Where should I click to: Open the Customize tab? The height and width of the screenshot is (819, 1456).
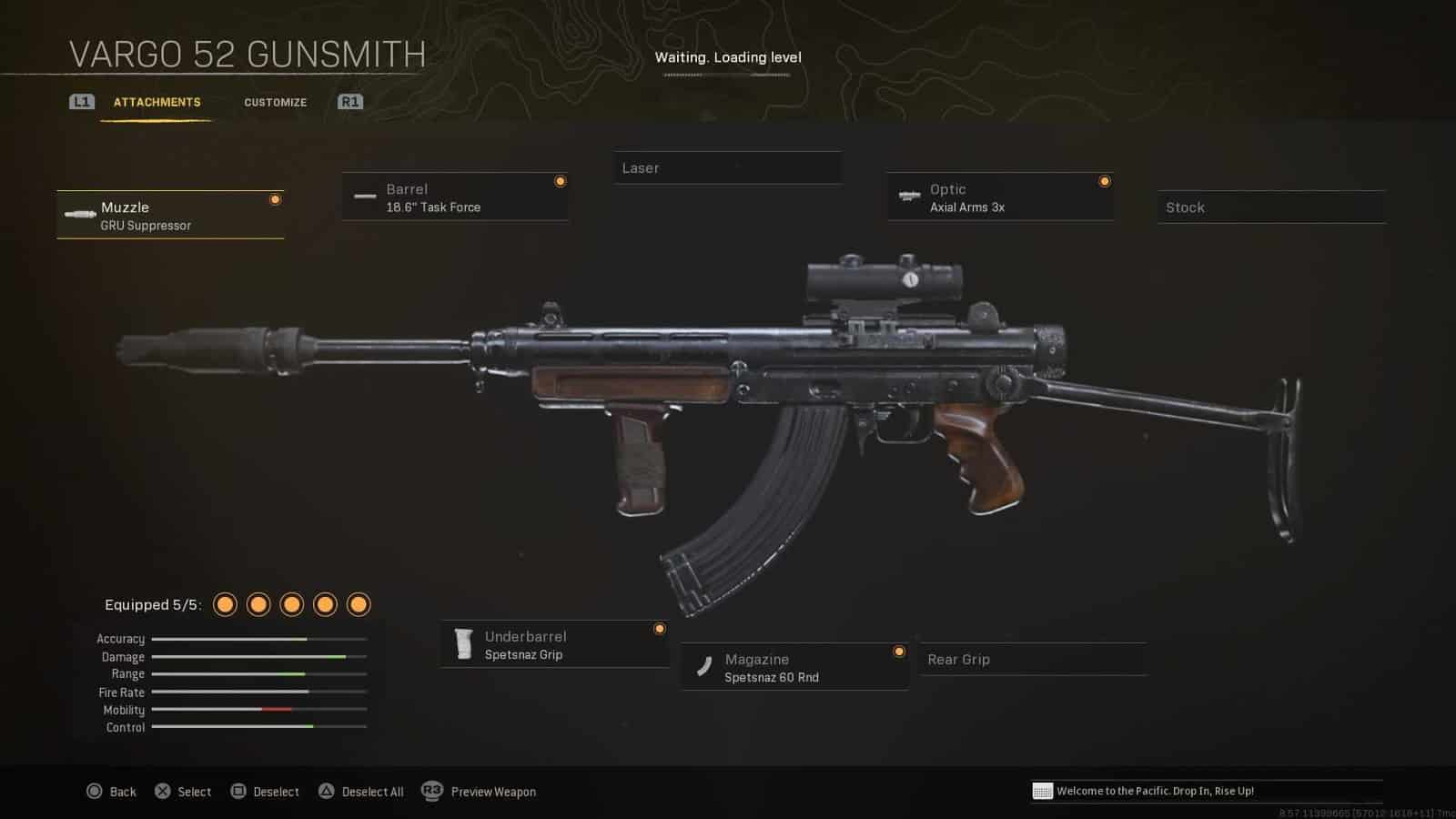(x=275, y=102)
